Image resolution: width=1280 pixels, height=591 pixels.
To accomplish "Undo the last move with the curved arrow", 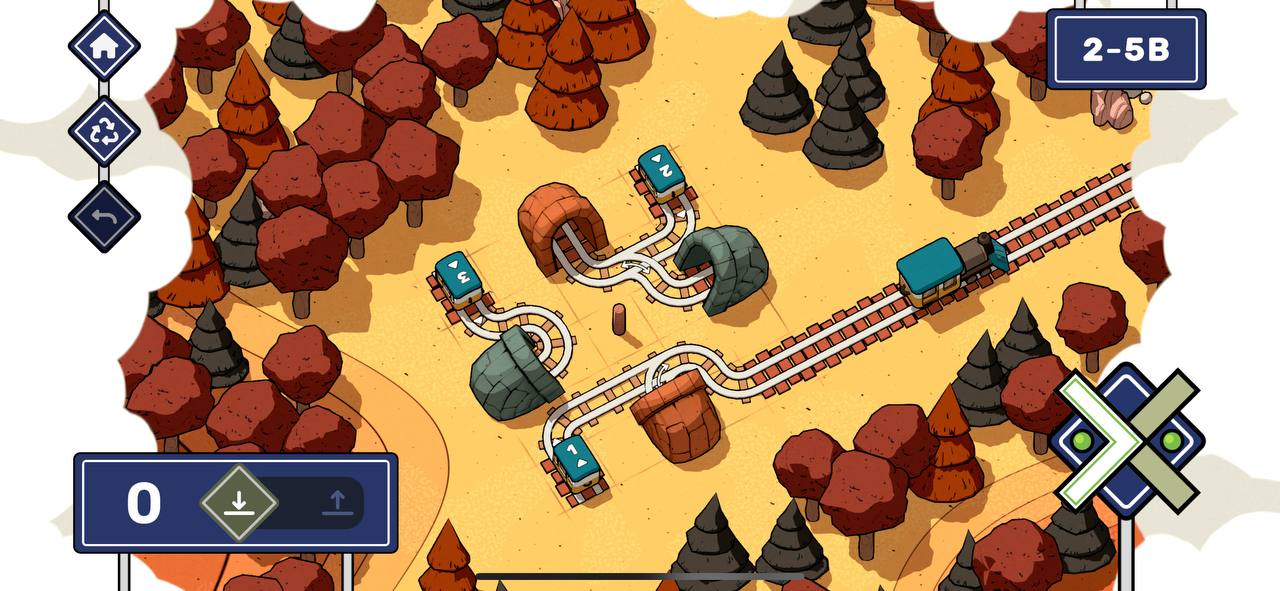I will coord(104,216).
